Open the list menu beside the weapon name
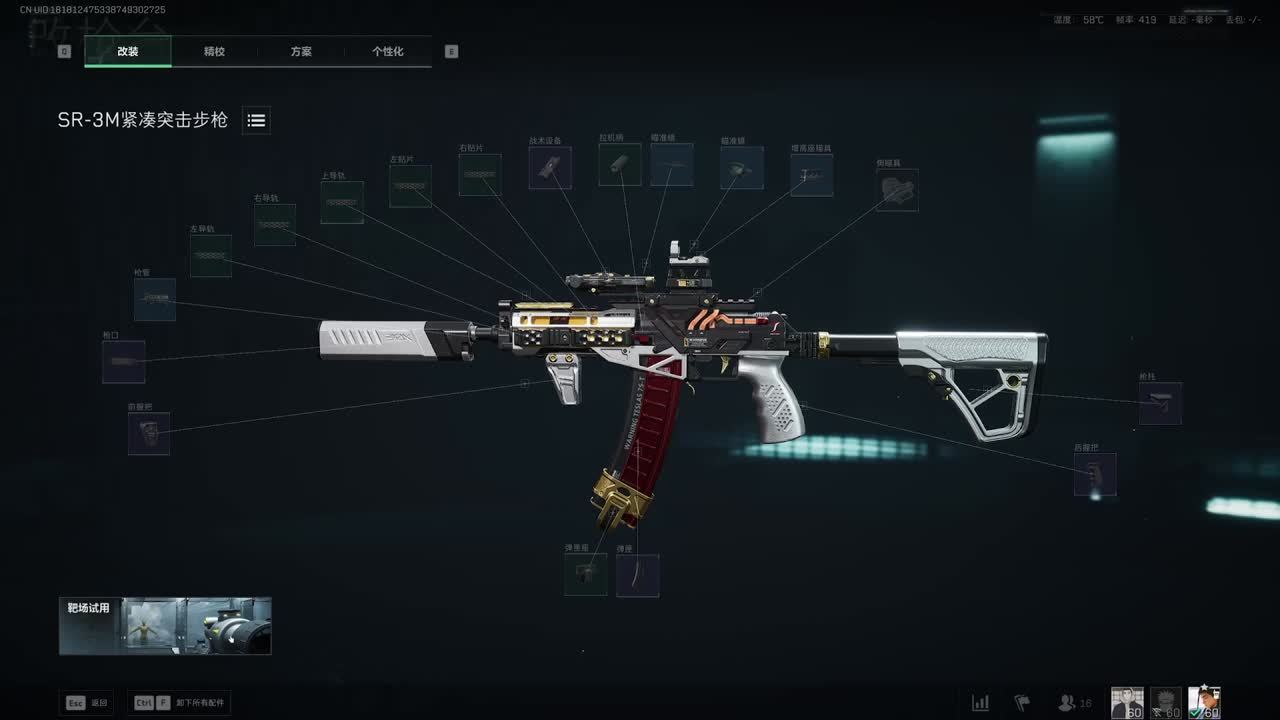 (x=256, y=121)
